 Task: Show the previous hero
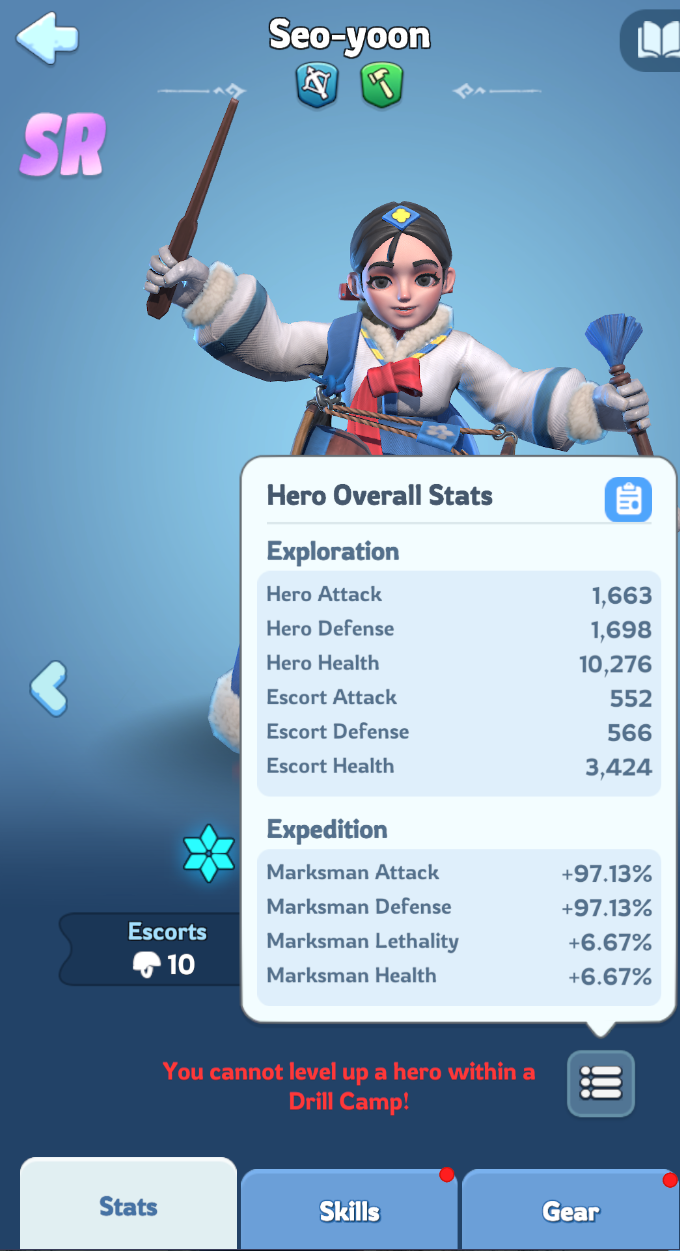[x=48, y=688]
